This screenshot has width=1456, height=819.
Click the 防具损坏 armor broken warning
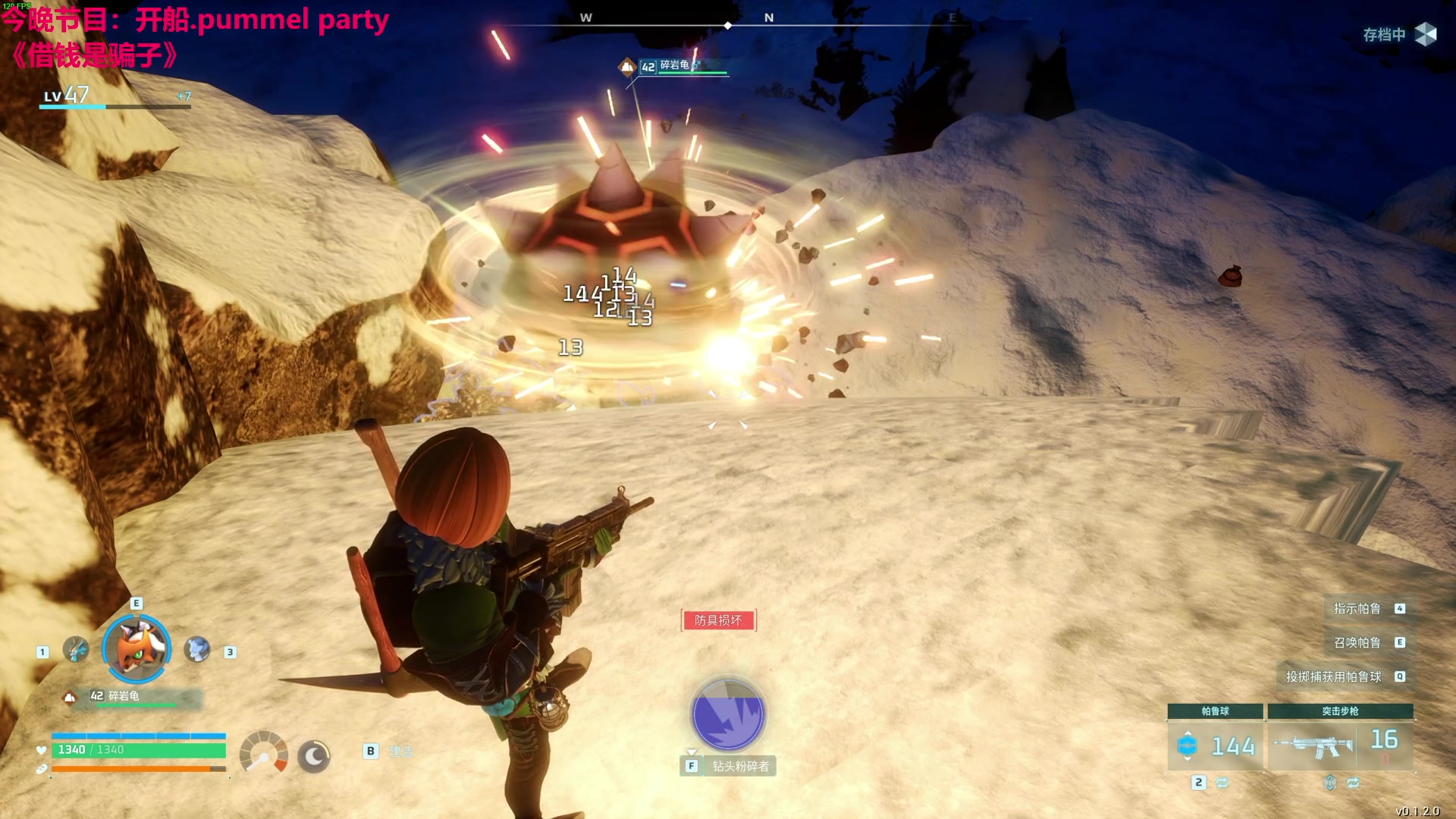pos(718,620)
